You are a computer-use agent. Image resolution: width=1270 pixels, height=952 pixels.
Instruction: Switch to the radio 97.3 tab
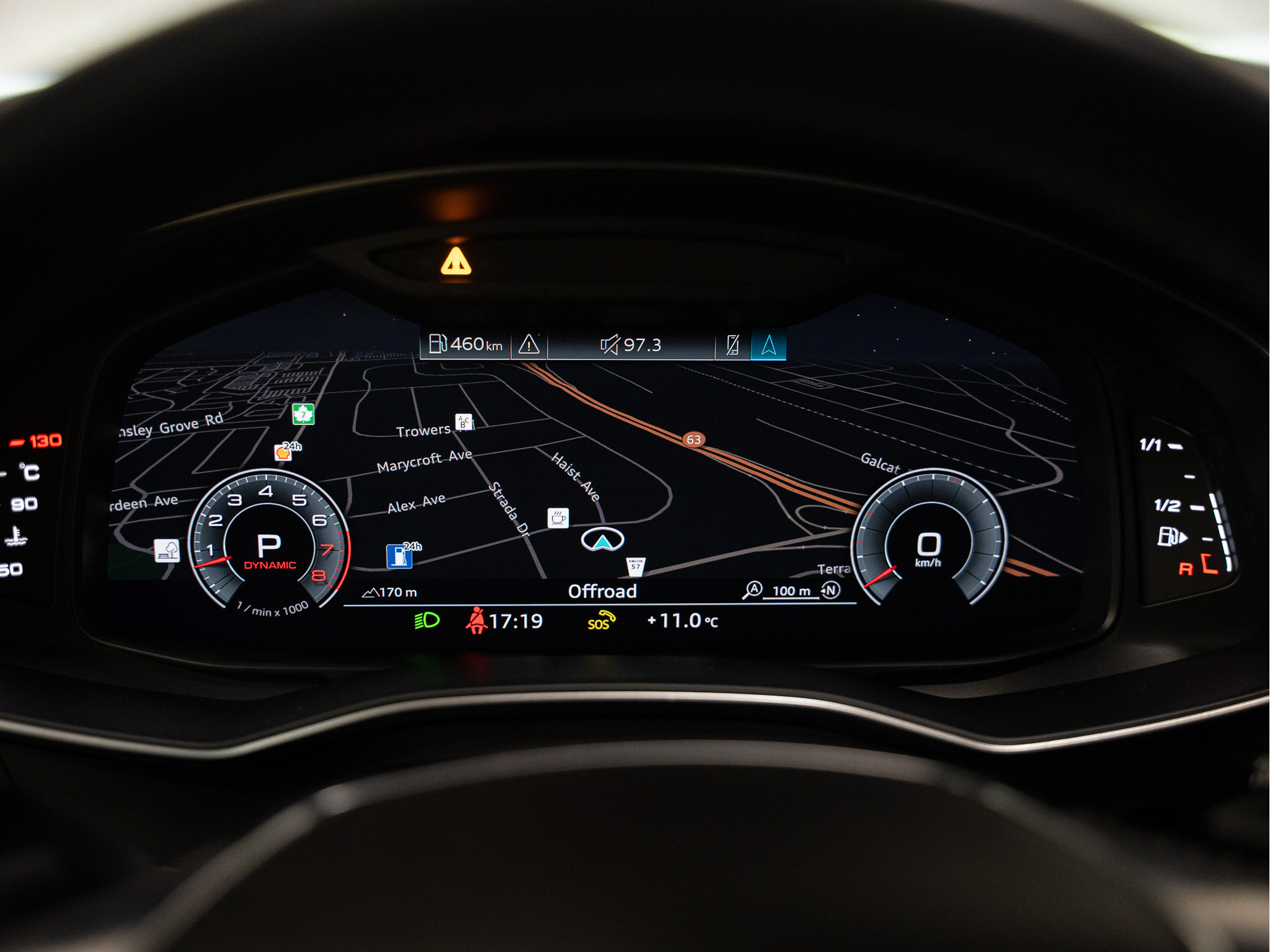click(631, 345)
